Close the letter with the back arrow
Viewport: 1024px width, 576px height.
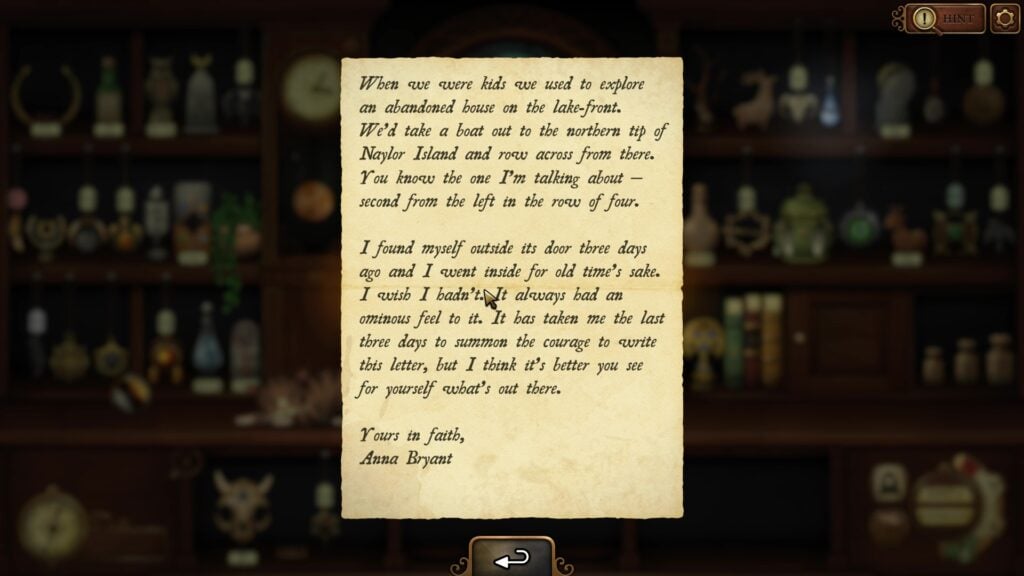coord(511,559)
